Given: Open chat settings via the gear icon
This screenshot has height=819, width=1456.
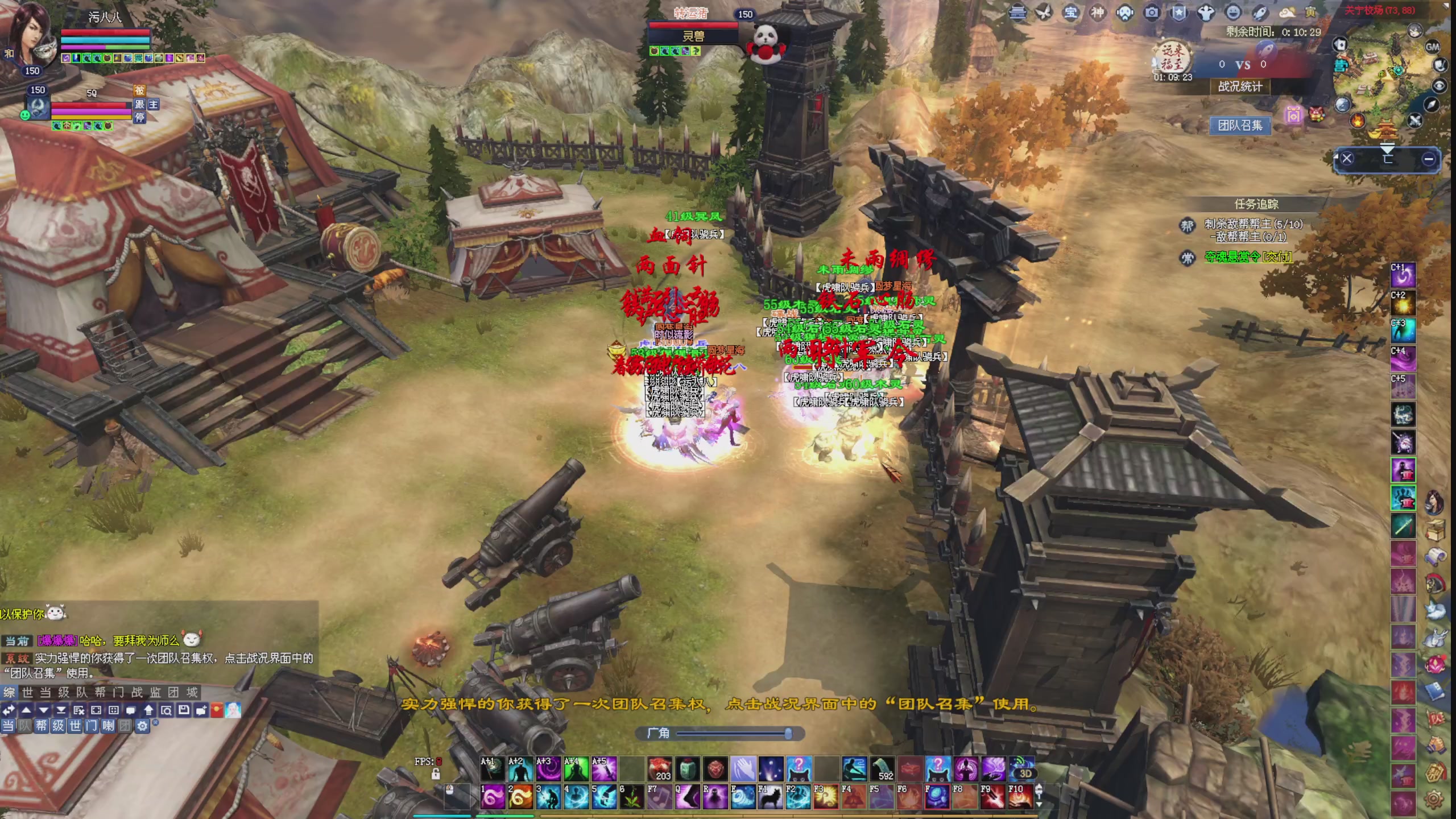Looking at the screenshot, I should (142, 726).
